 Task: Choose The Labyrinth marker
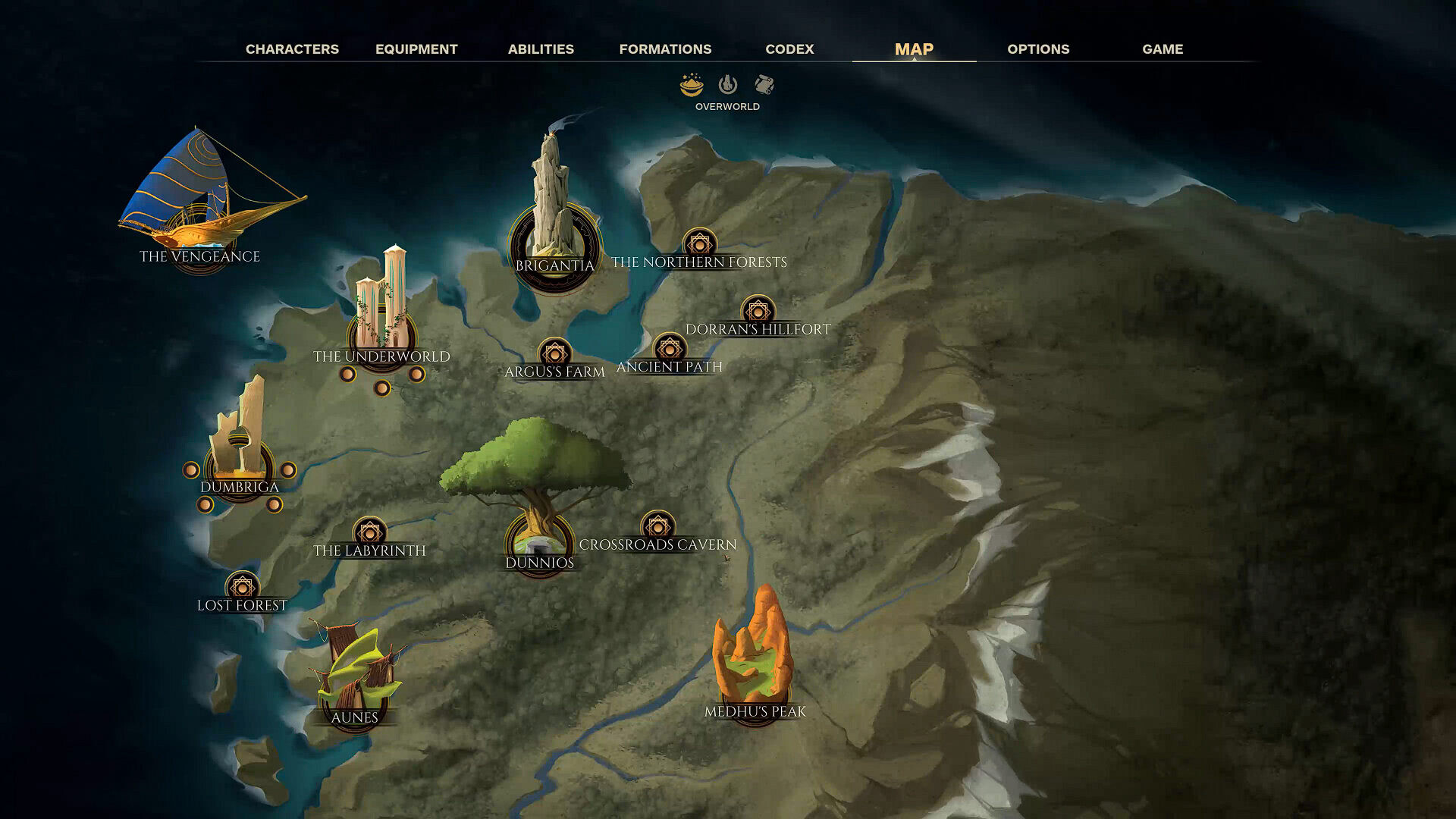pos(369,533)
